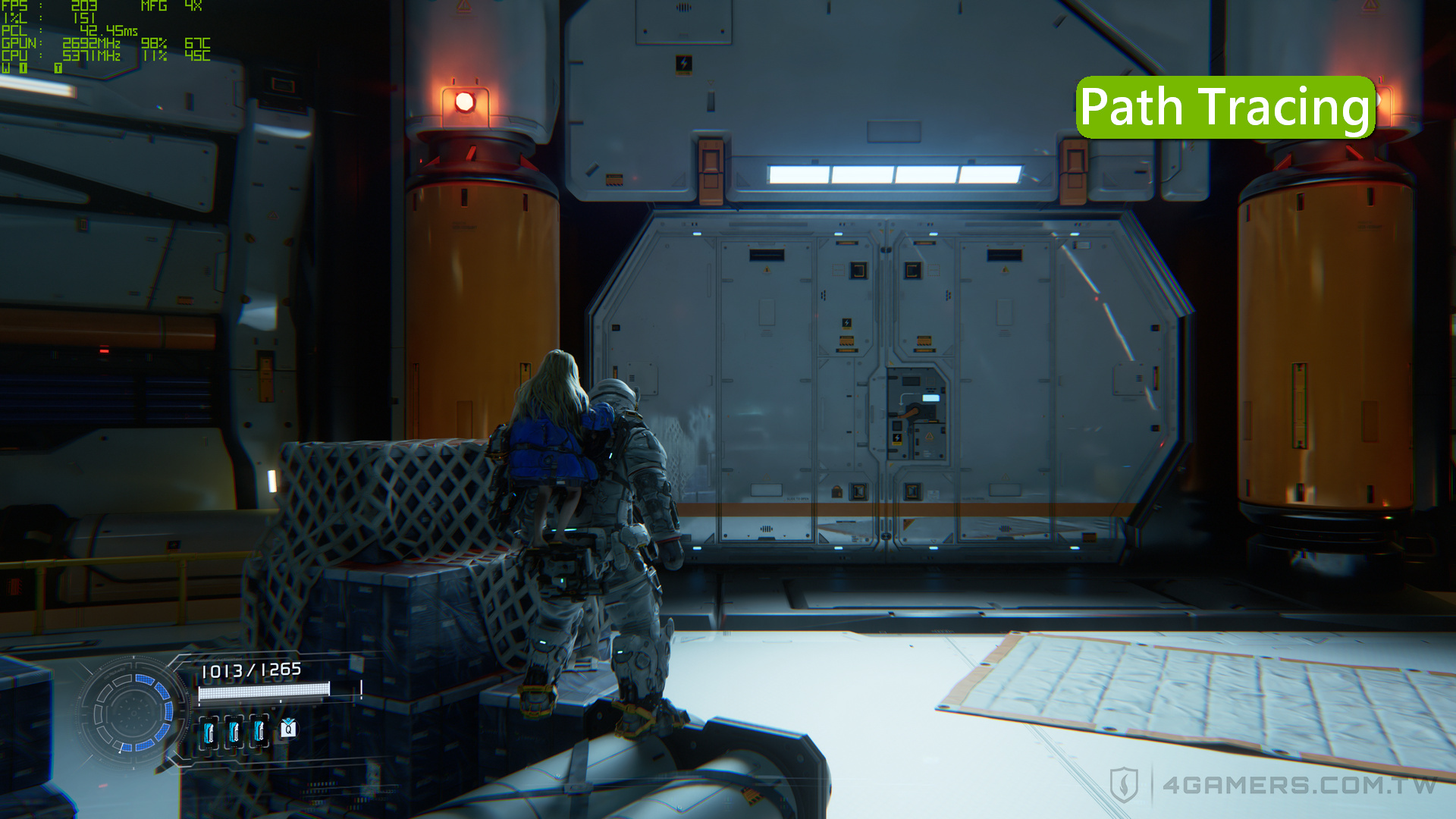Select the second battery slot in the HUD

(x=234, y=731)
